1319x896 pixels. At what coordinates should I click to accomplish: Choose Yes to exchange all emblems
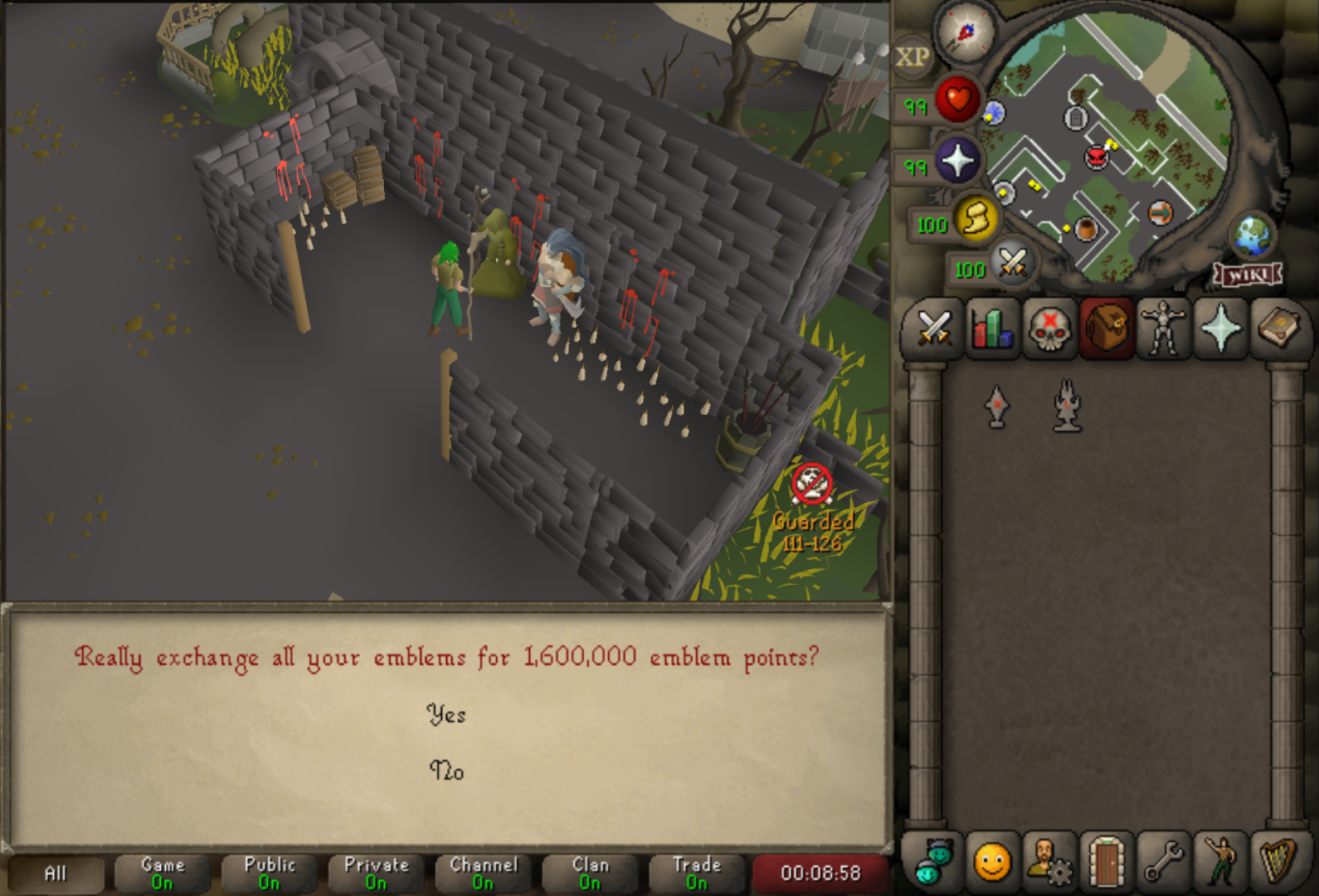pyautogui.click(x=446, y=714)
